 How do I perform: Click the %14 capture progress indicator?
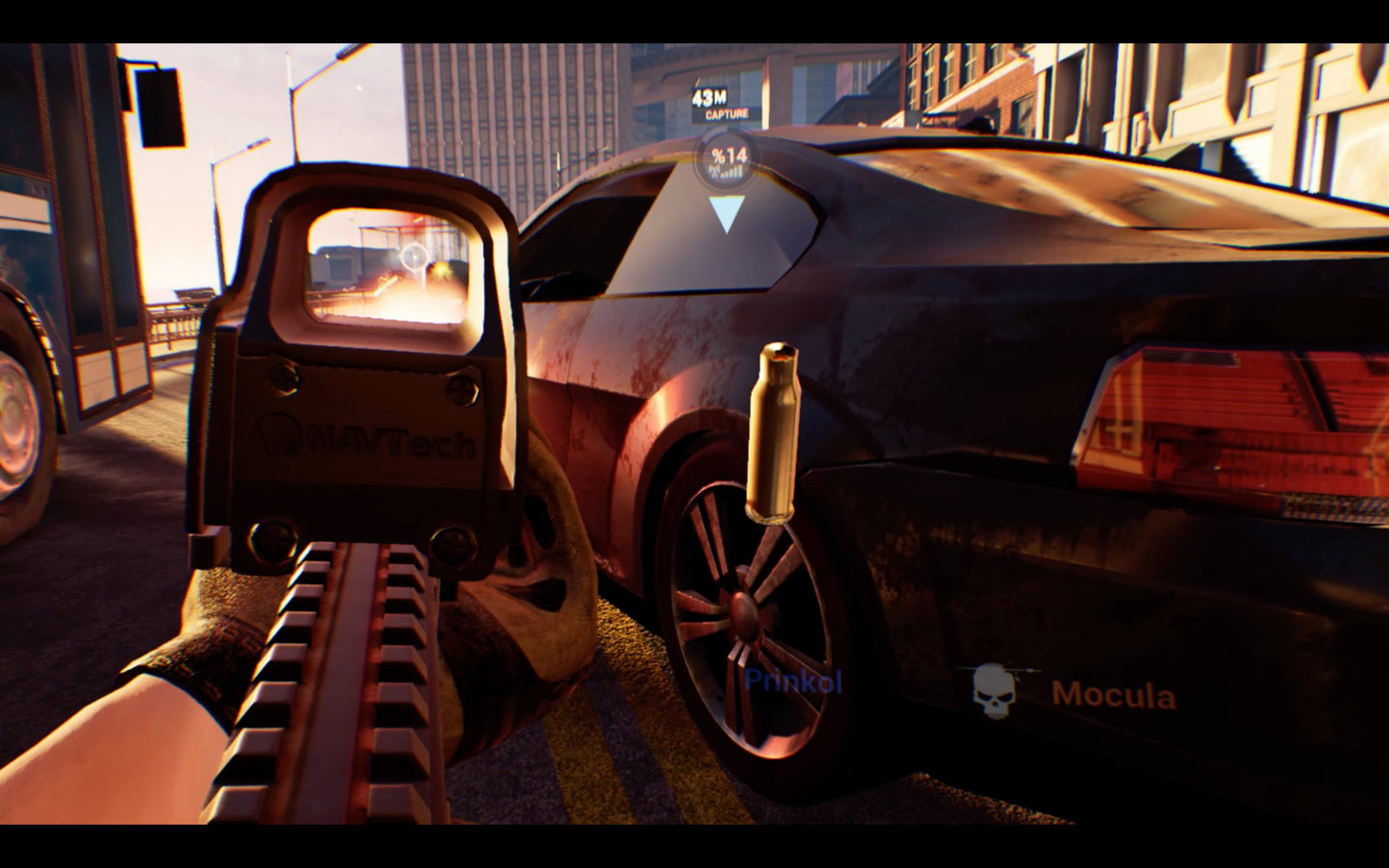[x=728, y=154]
